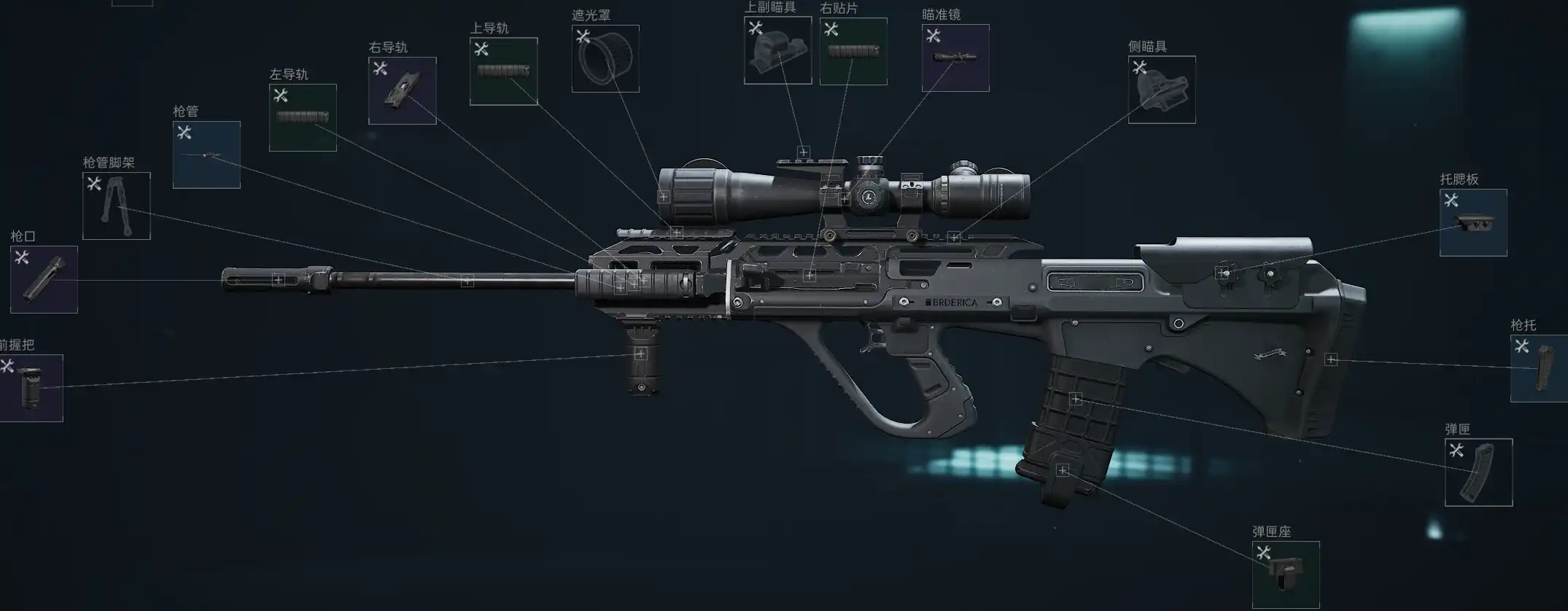Open the 右导轨 right rail slot
This screenshot has width=1568, height=611.
(x=403, y=90)
